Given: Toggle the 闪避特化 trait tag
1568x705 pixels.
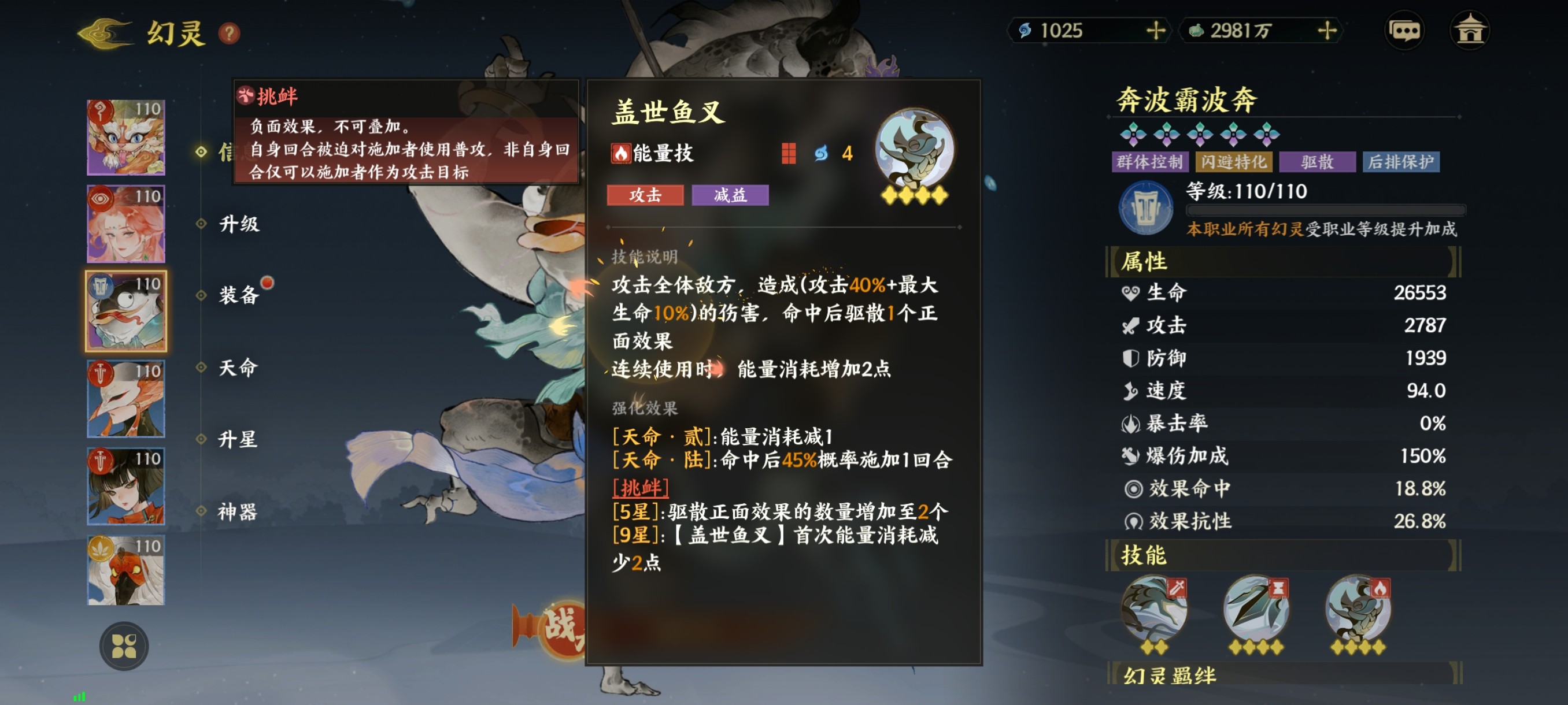Looking at the screenshot, I should coord(1234,161).
